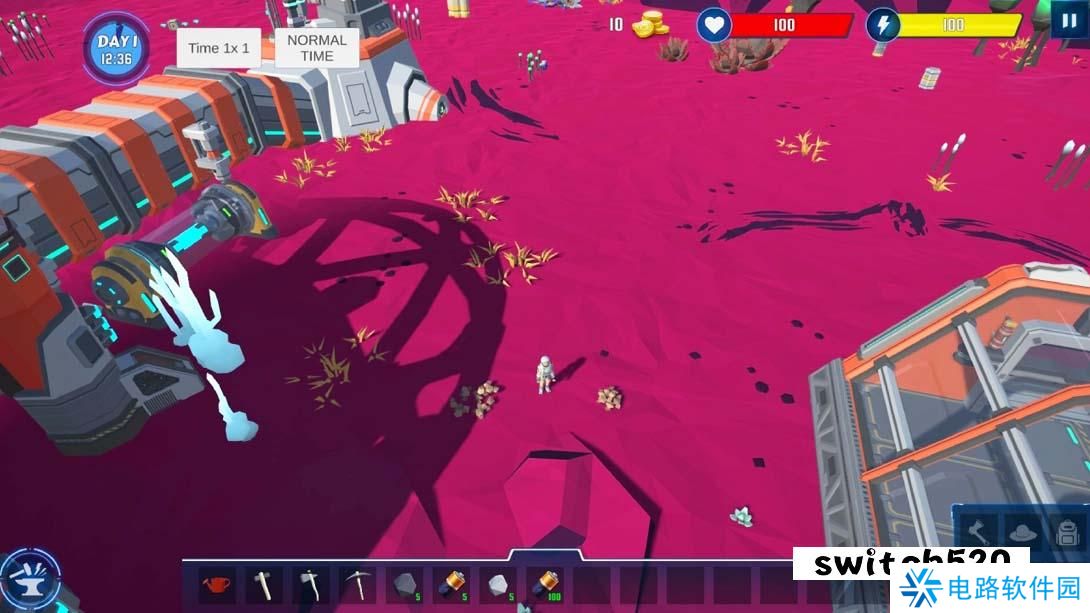Open the backpack inventory

(x=1066, y=532)
